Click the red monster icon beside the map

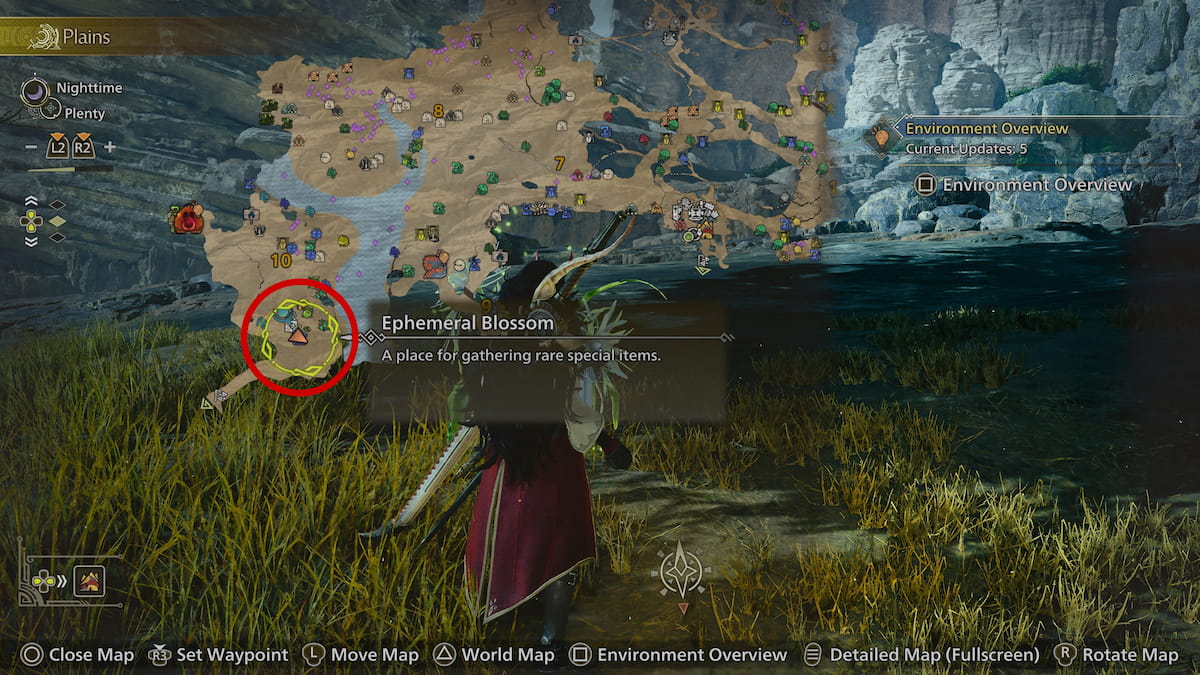[x=186, y=218]
